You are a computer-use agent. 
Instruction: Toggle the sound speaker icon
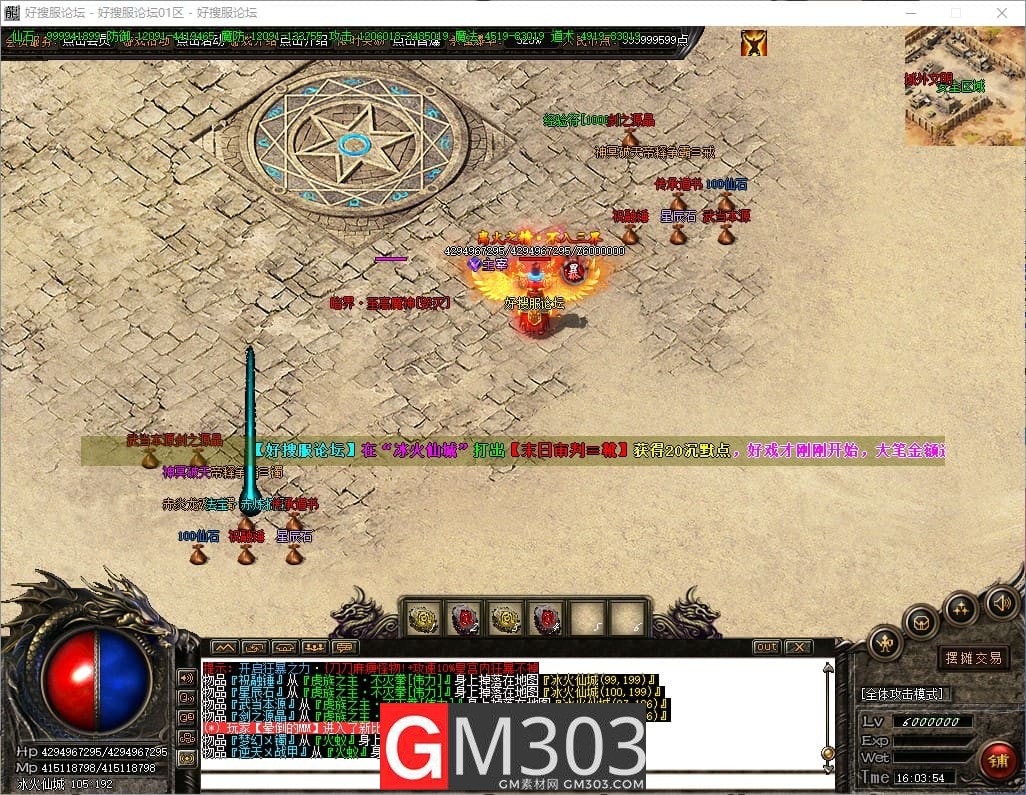click(x=1002, y=602)
